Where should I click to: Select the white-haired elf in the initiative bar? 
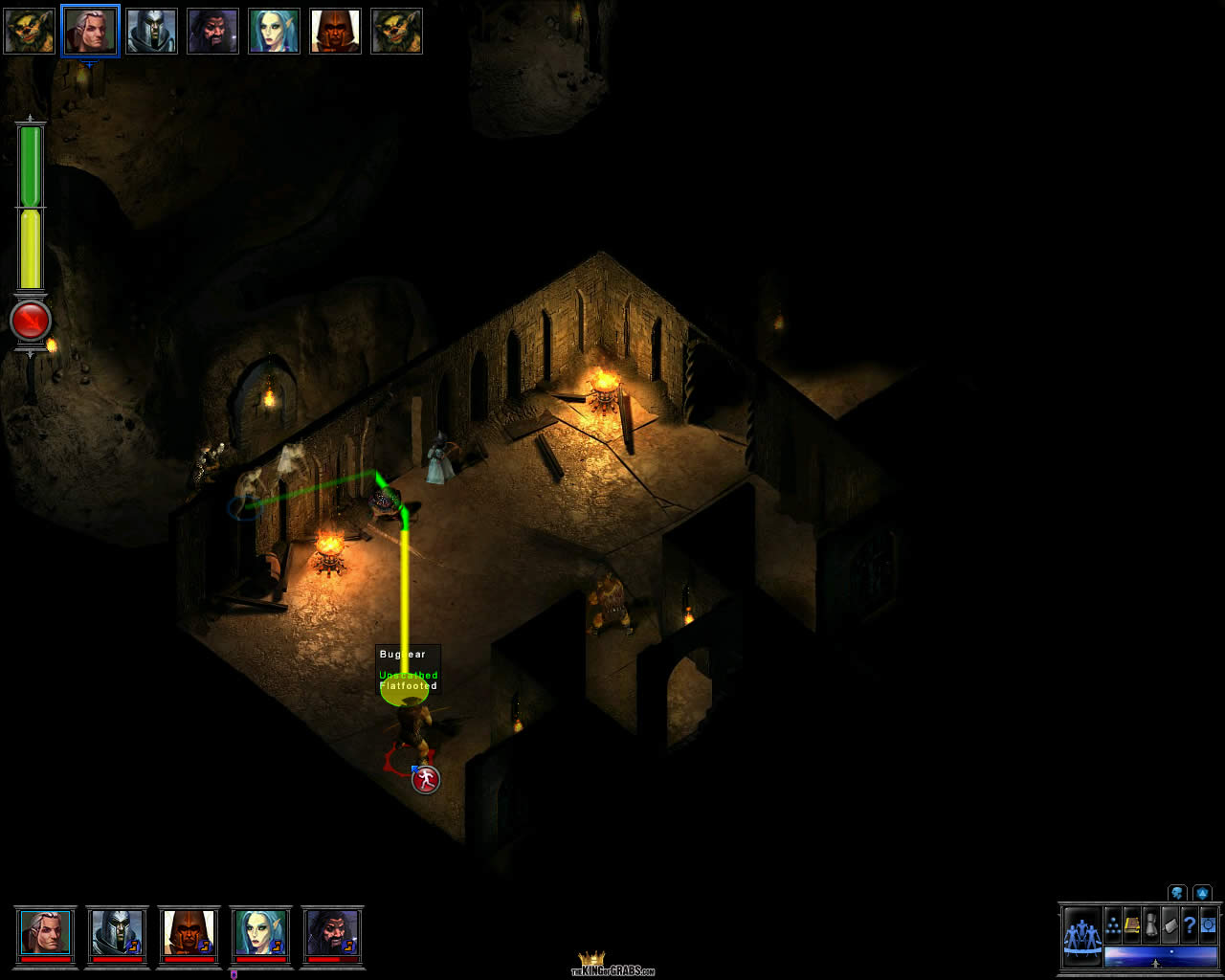(90, 32)
